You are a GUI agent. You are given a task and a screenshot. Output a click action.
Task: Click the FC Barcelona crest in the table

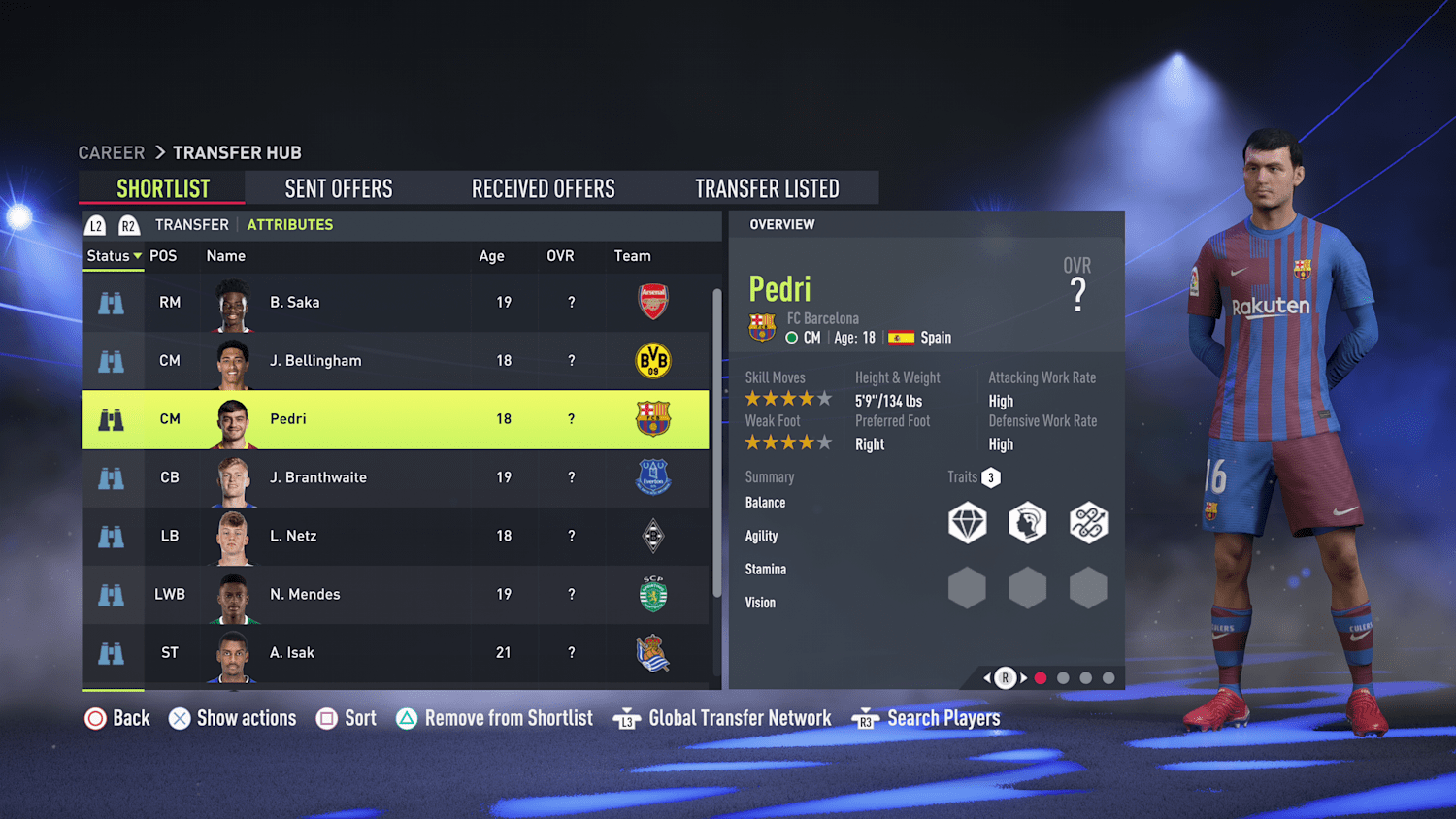[x=652, y=419]
